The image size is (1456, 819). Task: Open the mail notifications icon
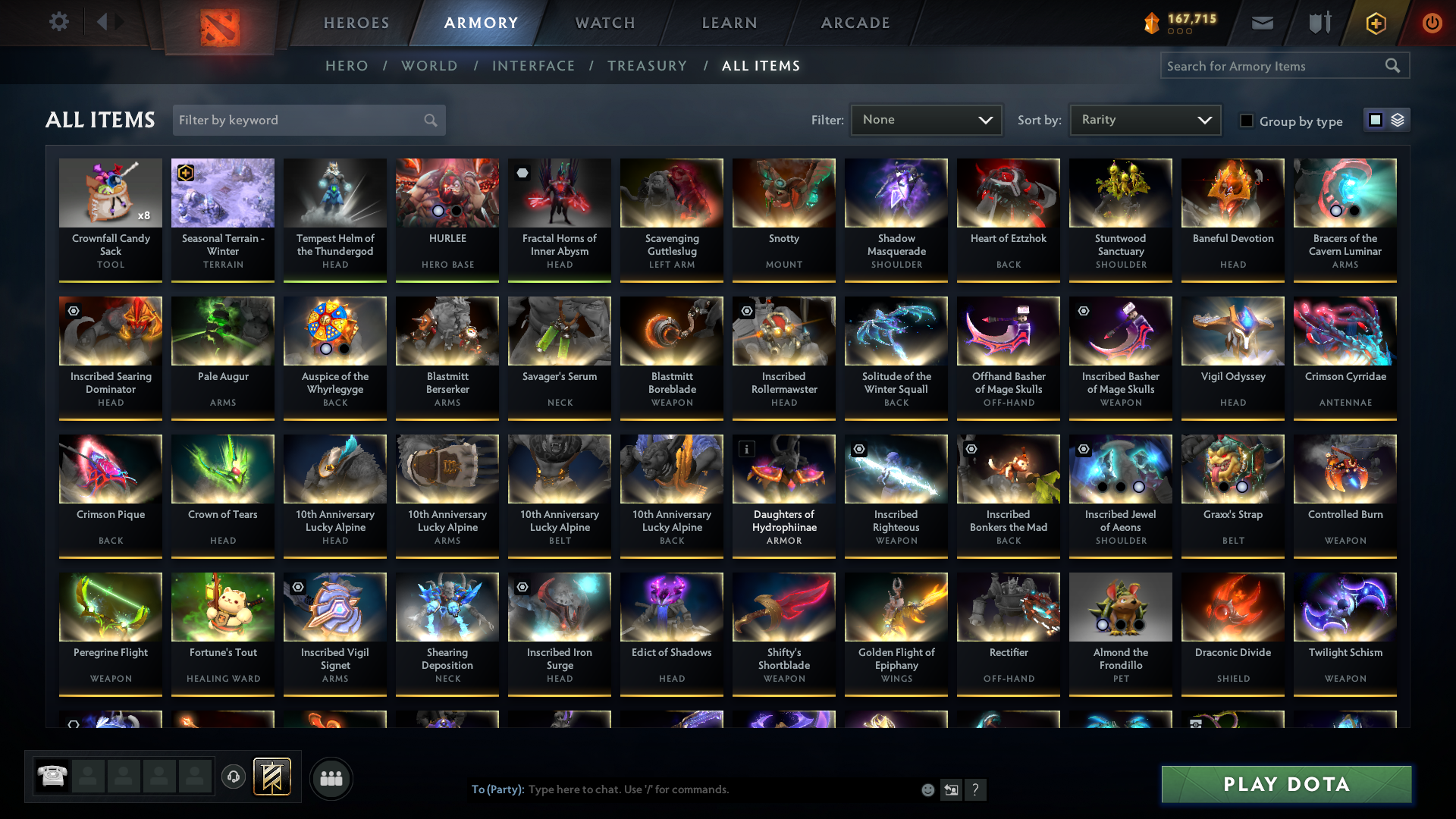1261,23
